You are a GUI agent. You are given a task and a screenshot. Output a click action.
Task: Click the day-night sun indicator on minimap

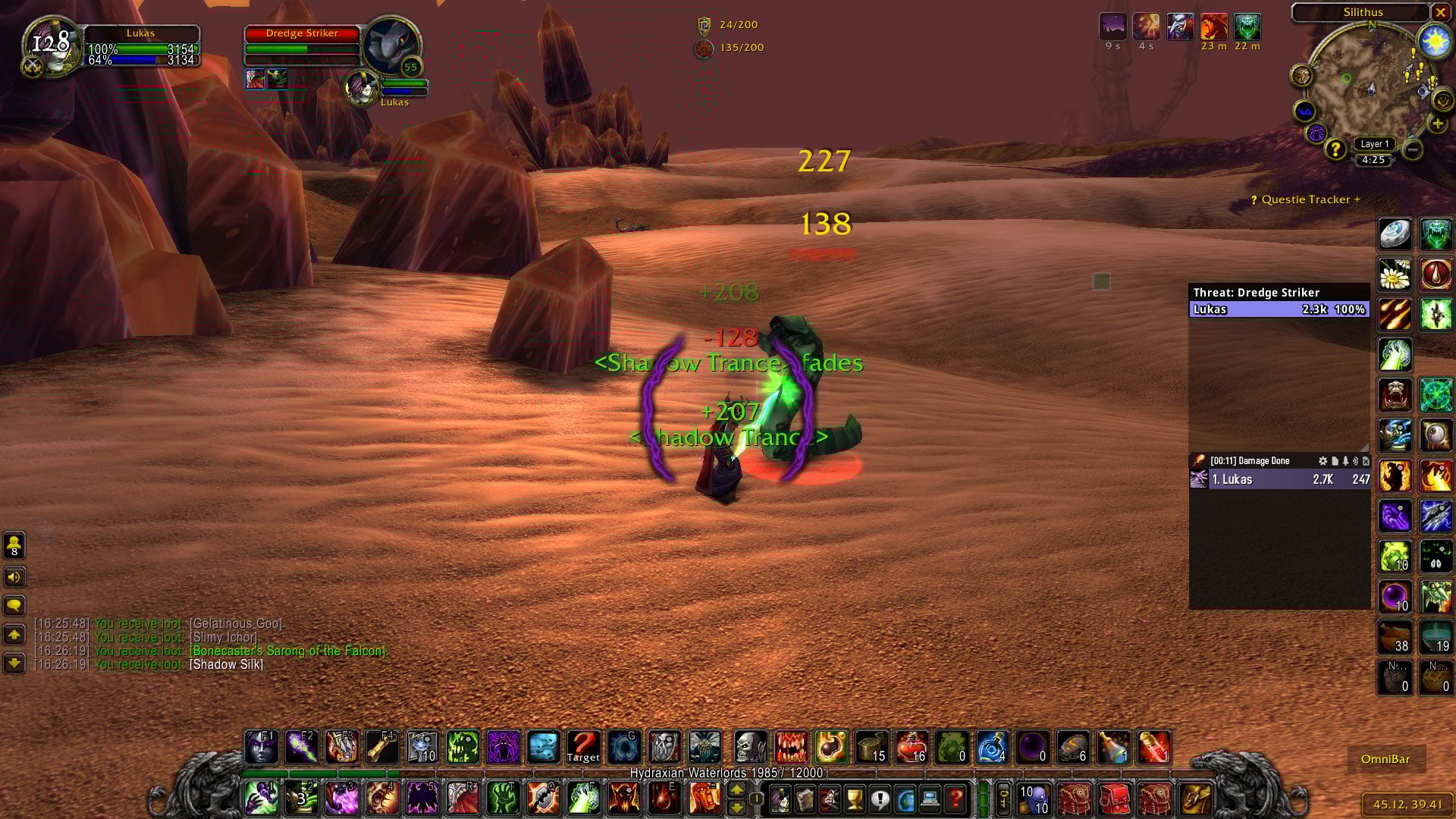(x=1435, y=41)
